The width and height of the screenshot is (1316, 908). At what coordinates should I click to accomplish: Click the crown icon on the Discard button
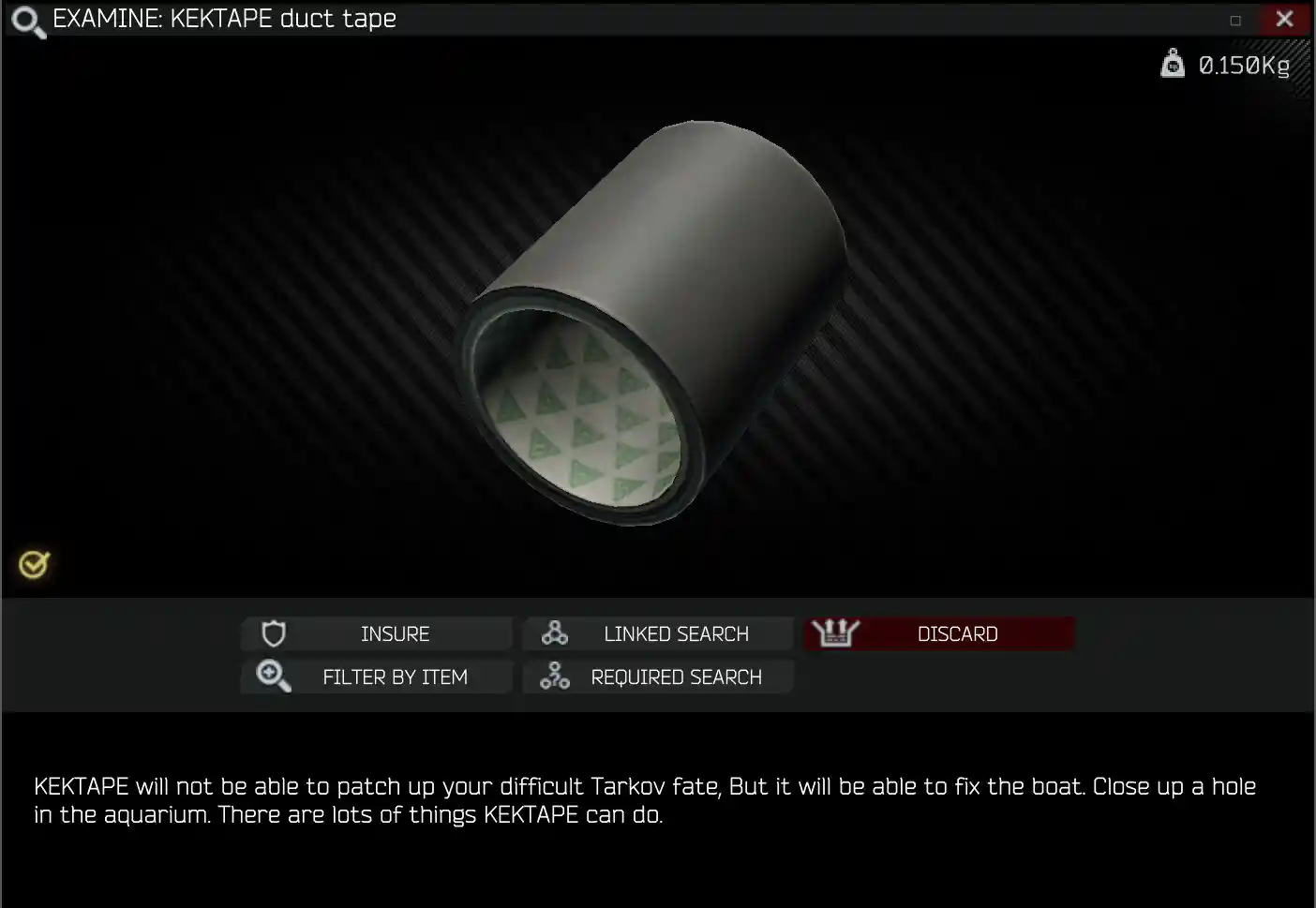click(x=835, y=633)
